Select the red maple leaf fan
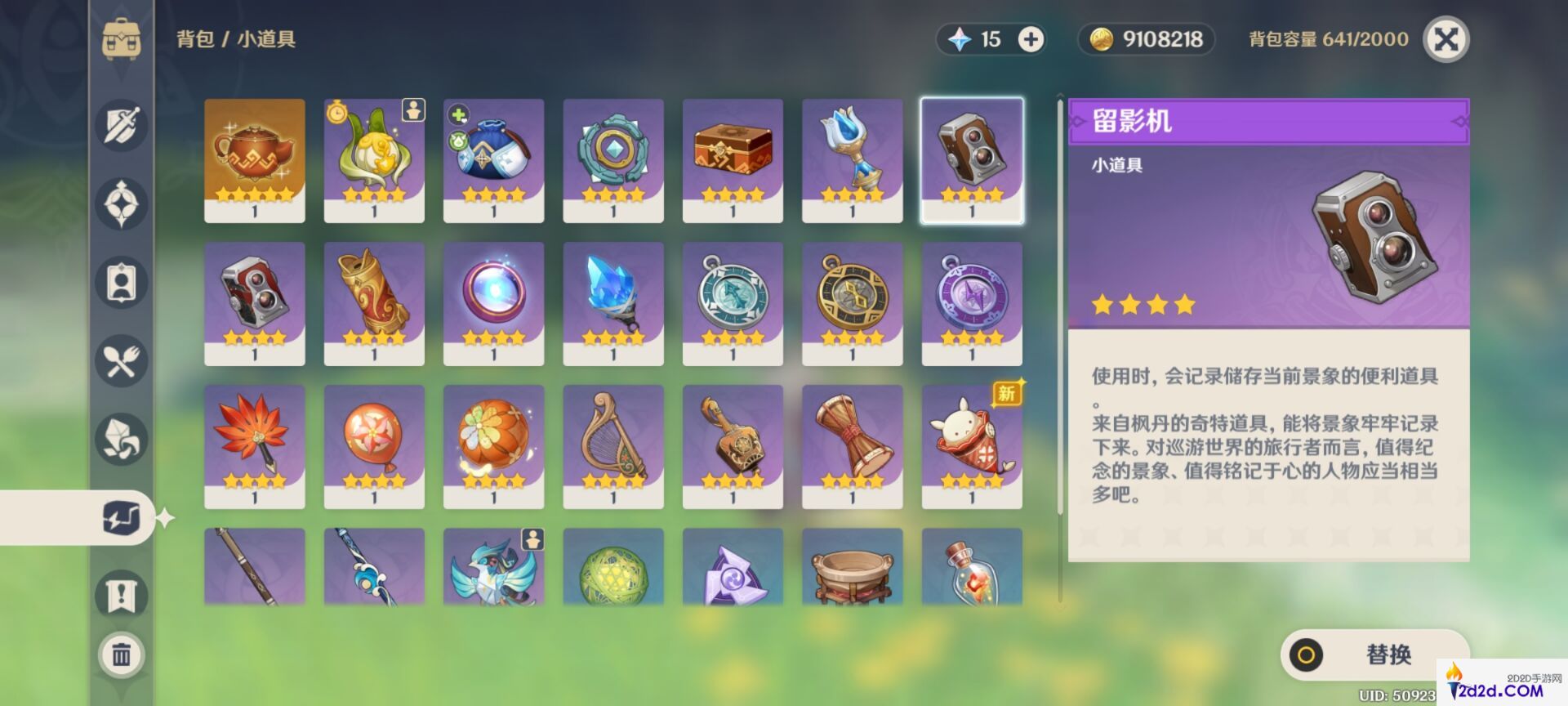The height and width of the screenshot is (706, 1568). click(x=255, y=446)
